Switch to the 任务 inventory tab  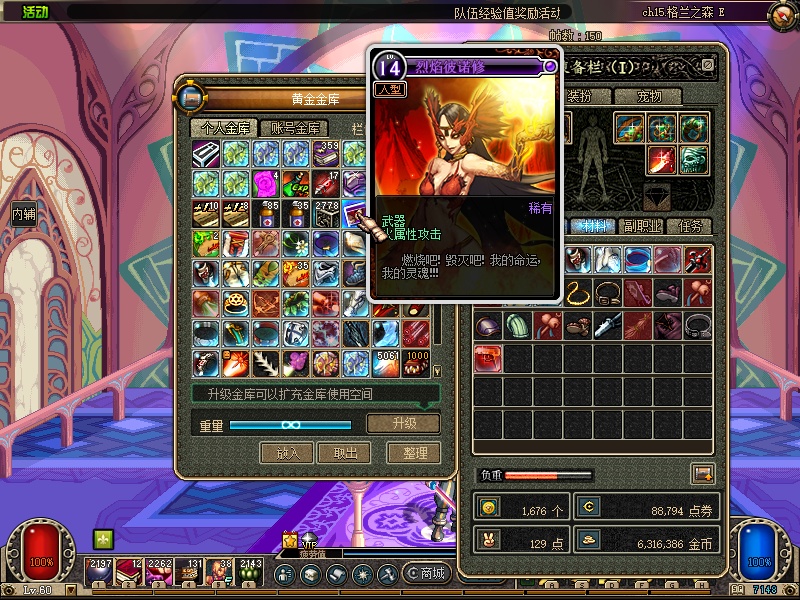coord(691,226)
